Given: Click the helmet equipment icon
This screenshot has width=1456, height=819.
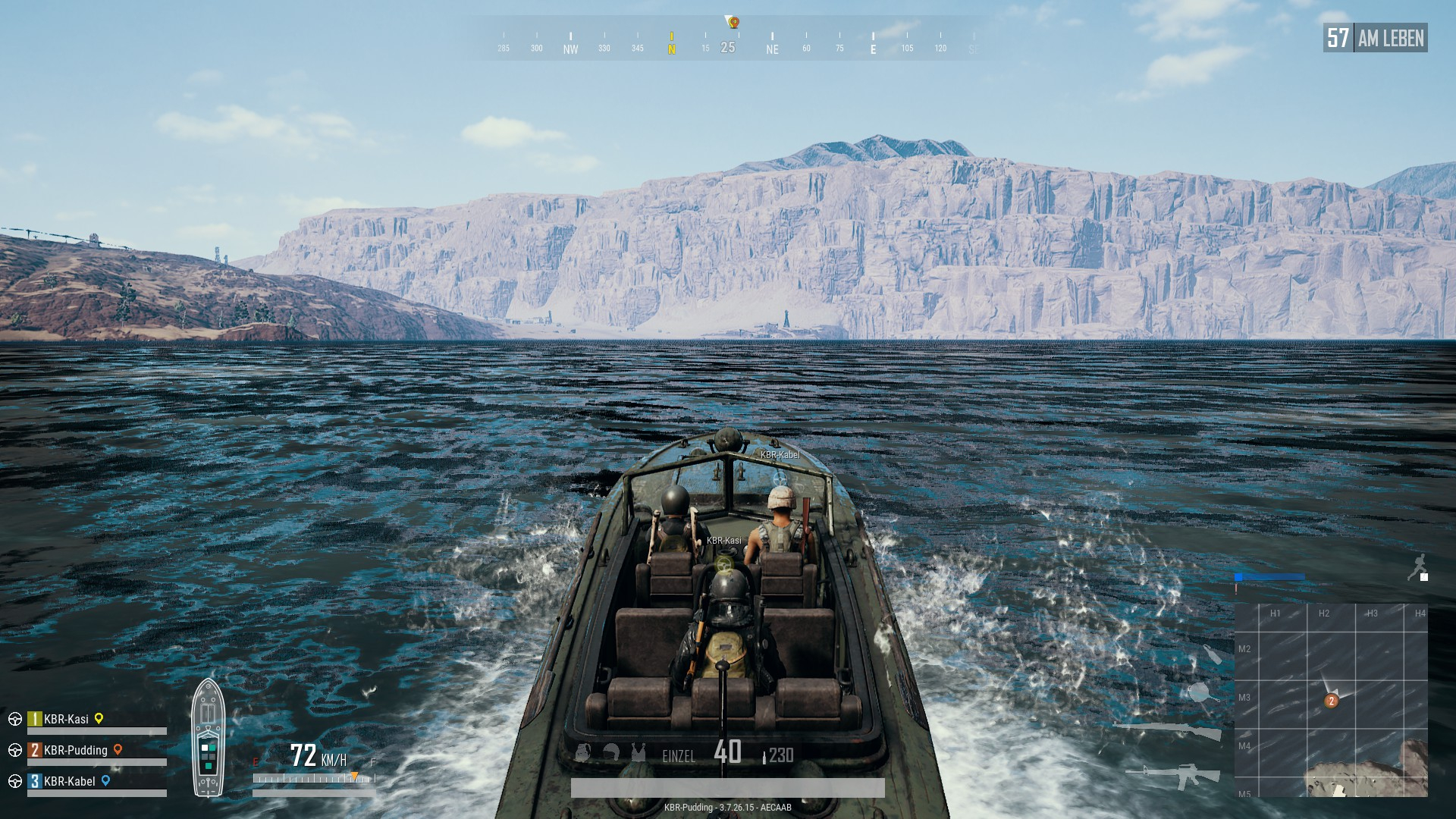Looking at the screenshot, I should tap(611, 753).
